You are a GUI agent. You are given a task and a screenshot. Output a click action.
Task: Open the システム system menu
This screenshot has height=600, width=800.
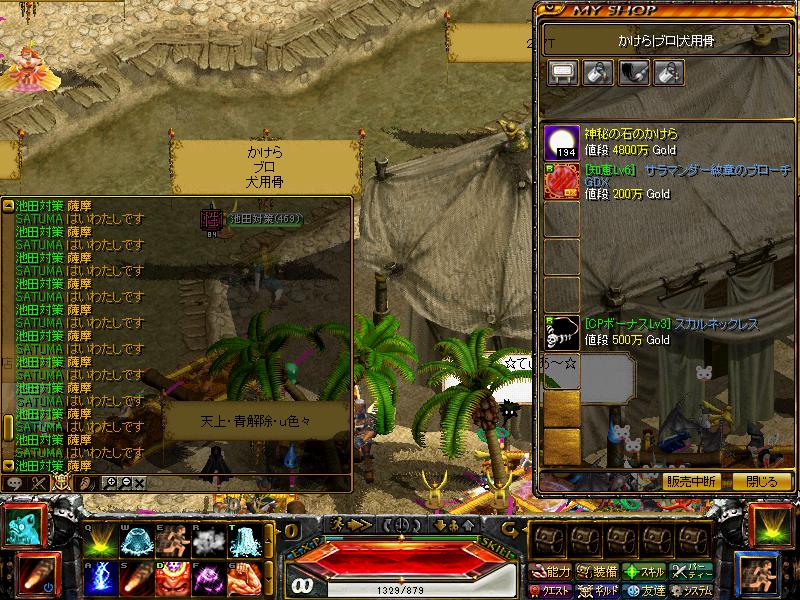pos(692,590)
